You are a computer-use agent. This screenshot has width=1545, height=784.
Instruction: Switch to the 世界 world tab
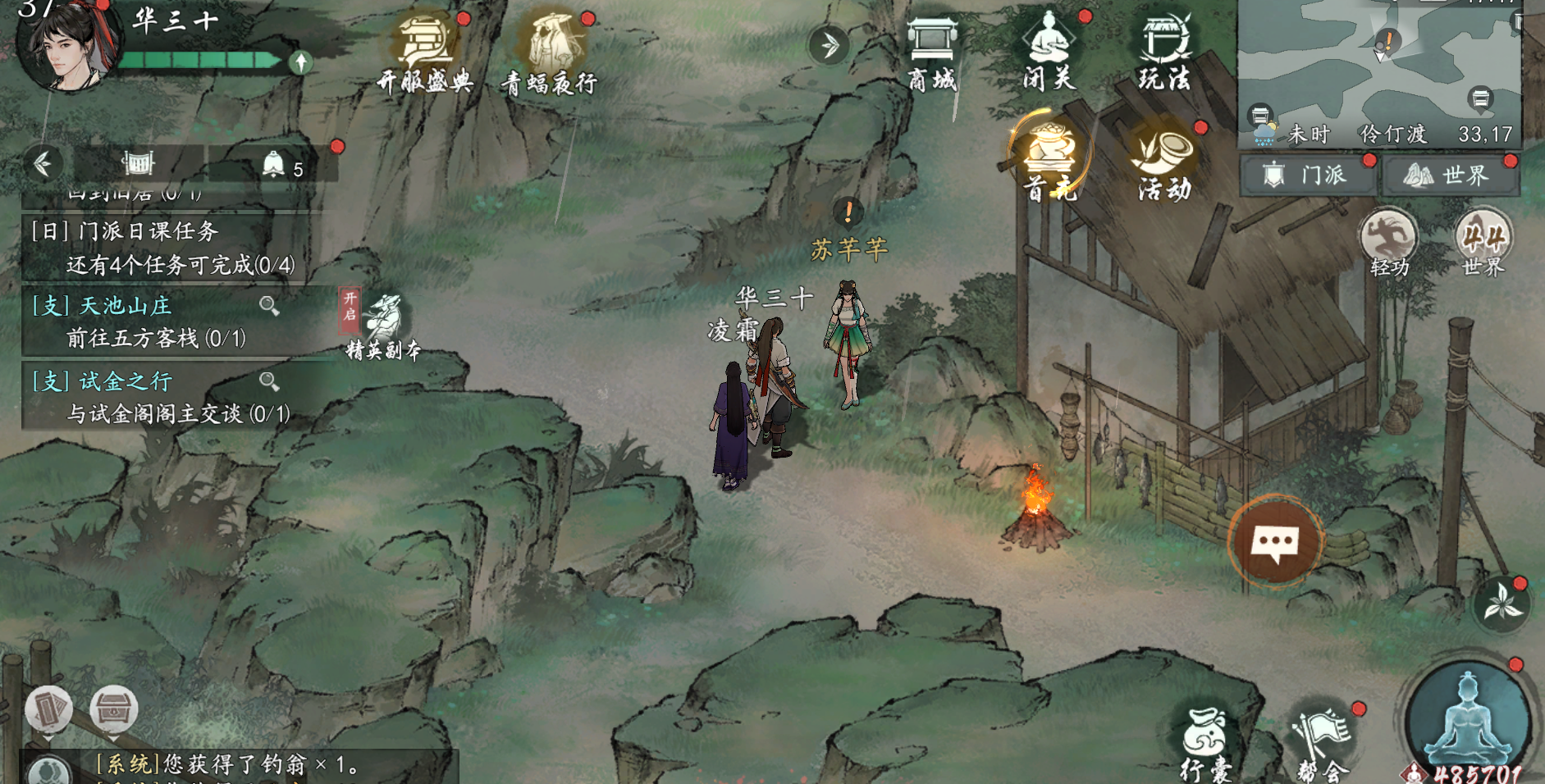(x=1450, y=175)
